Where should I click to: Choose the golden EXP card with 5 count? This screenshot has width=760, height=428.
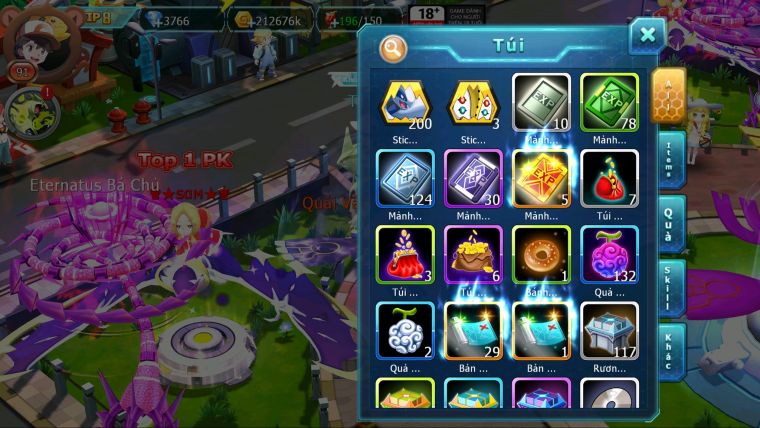point(541,179)
